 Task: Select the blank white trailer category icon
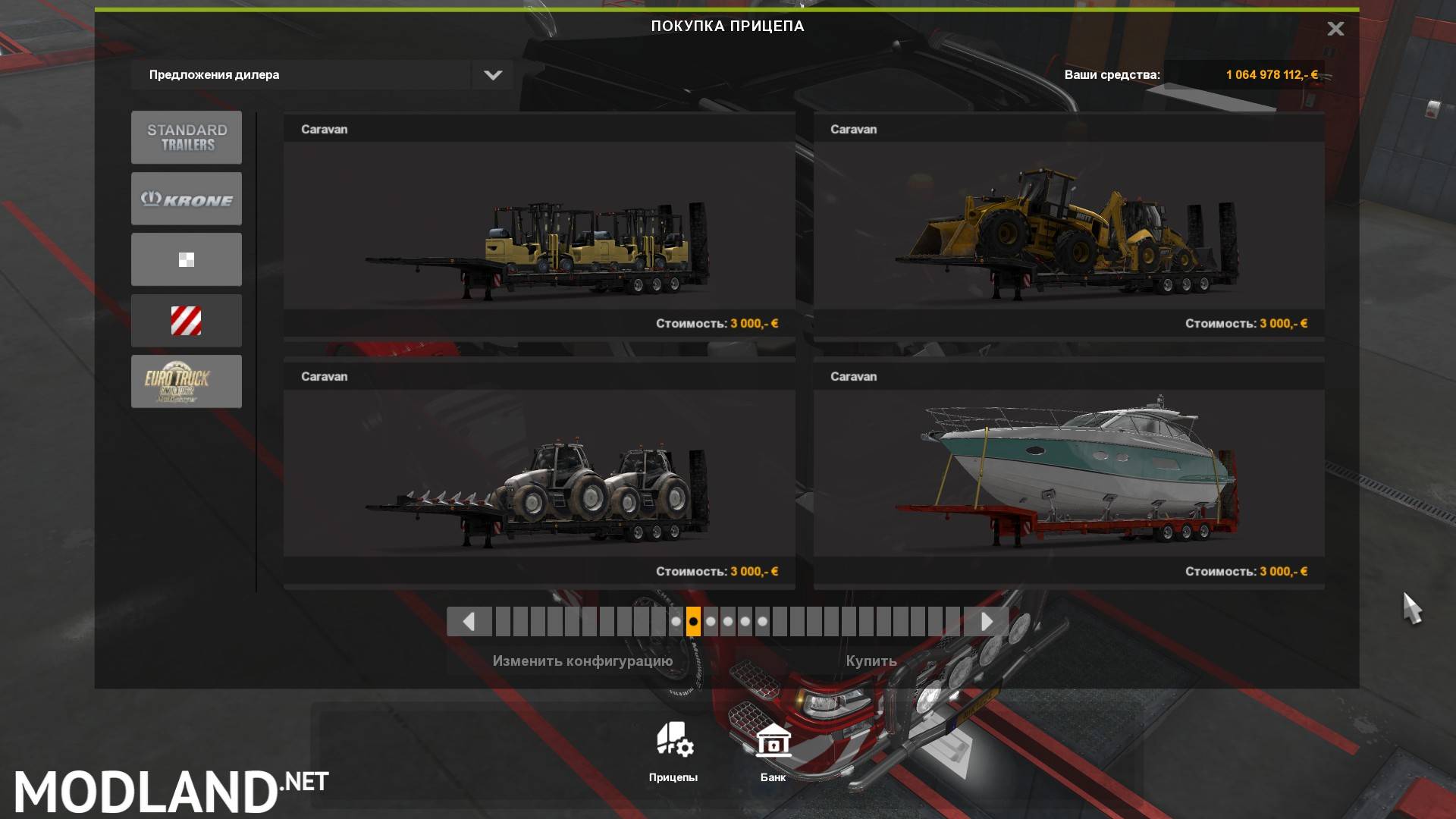point(186,259)
